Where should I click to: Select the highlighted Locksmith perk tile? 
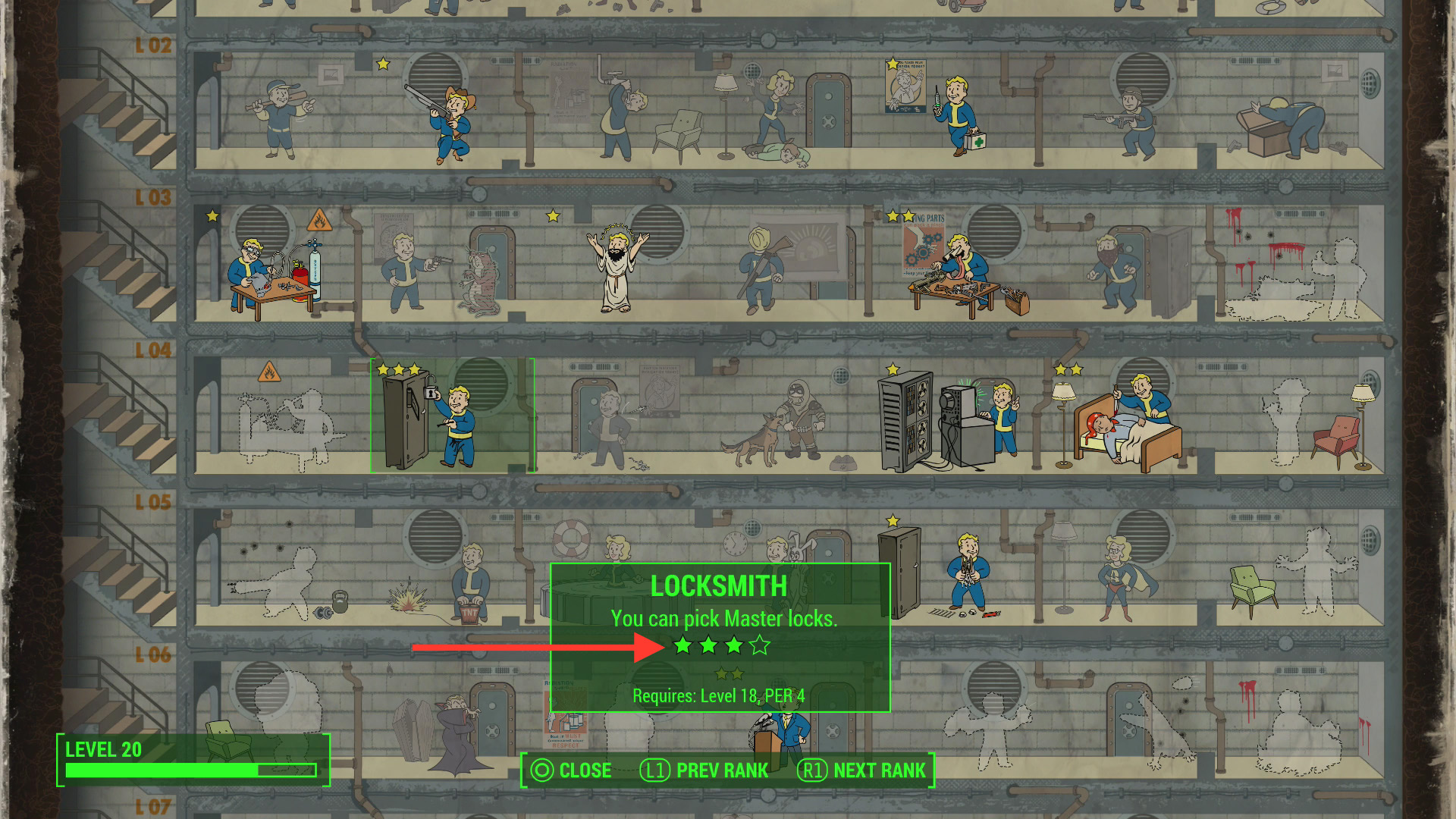[452, 416]
